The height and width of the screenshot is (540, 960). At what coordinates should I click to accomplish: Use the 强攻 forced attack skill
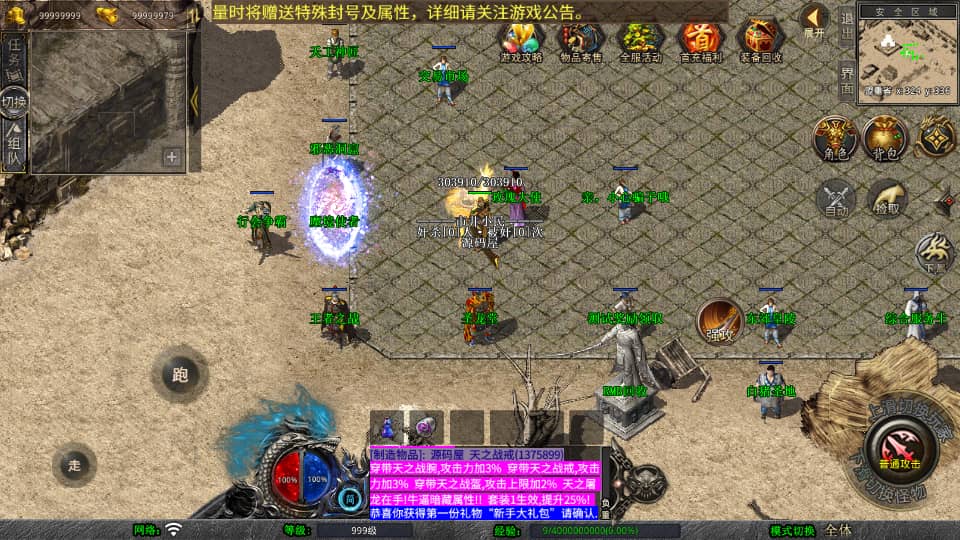718,319
